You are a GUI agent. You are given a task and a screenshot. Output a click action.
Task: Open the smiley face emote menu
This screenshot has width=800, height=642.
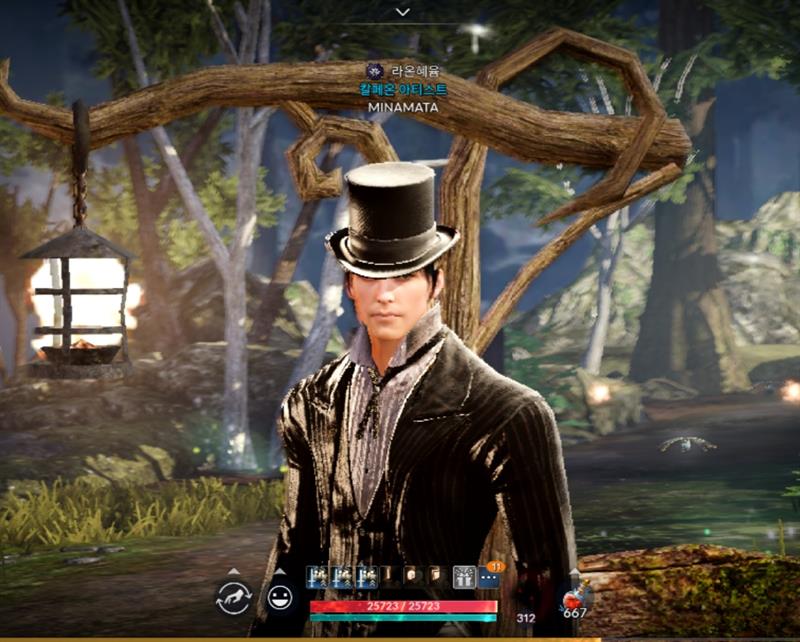(x=279, y=598)
